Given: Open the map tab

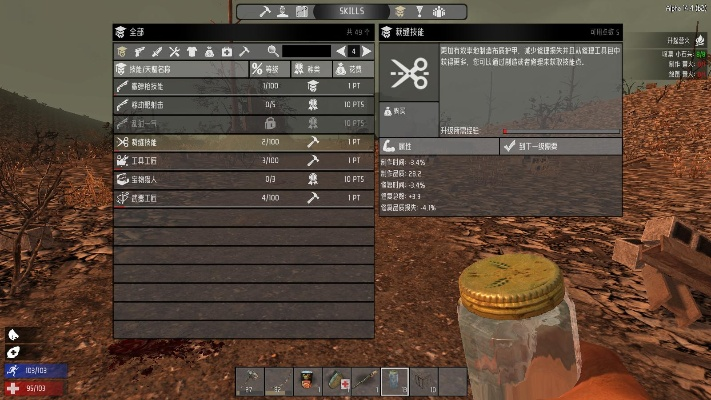Looking at the screenshot, I should coord(301,11).
